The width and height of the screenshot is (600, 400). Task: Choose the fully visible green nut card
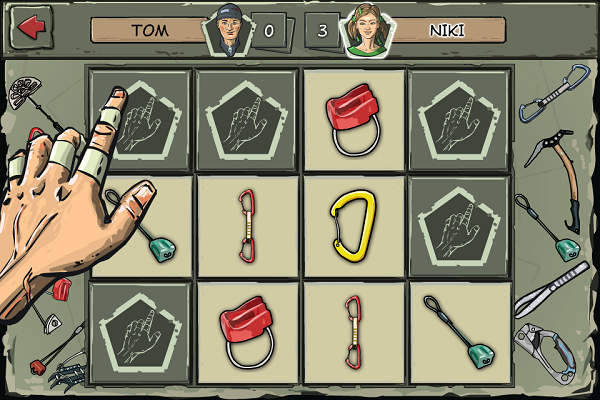pos(460,332)
